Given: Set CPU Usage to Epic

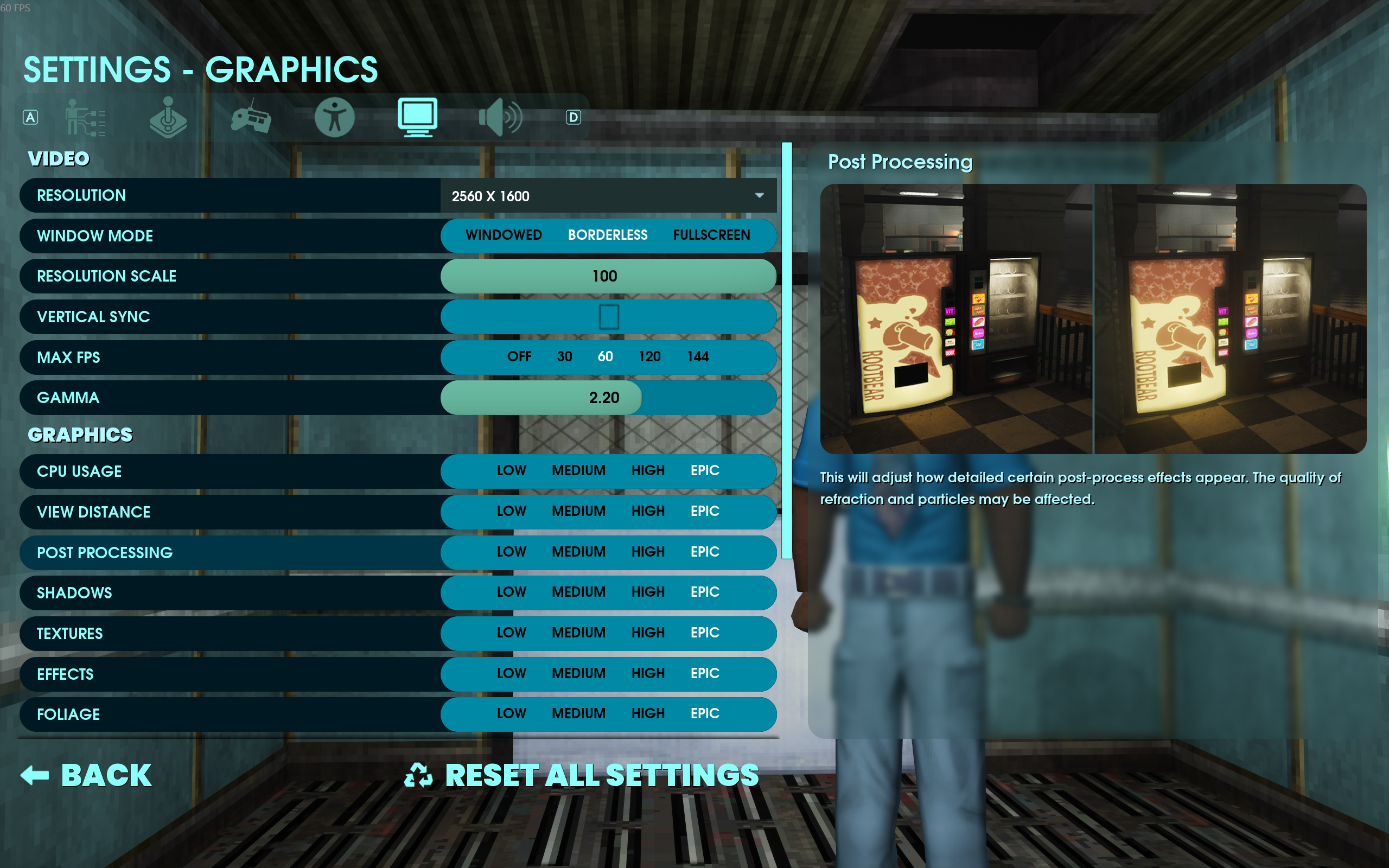Looking at the screenshot, I should point(704,471).
